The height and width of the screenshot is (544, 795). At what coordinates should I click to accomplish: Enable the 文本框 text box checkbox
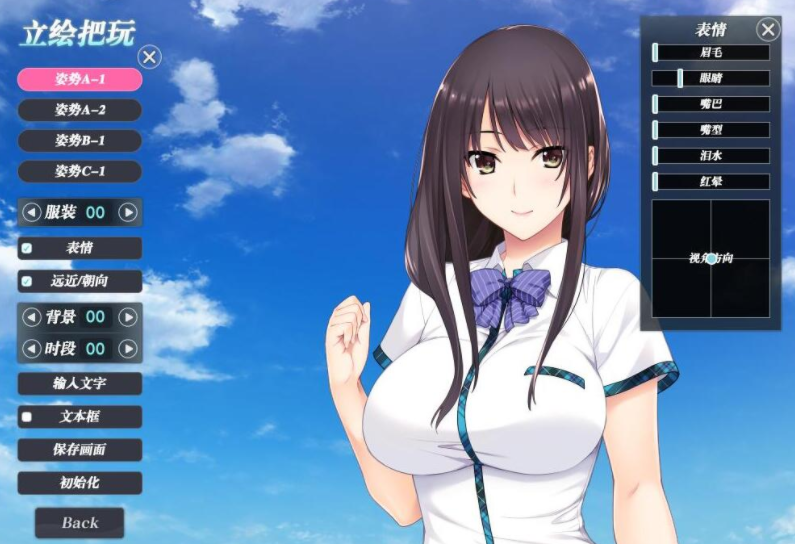click(x=27, y=417)
